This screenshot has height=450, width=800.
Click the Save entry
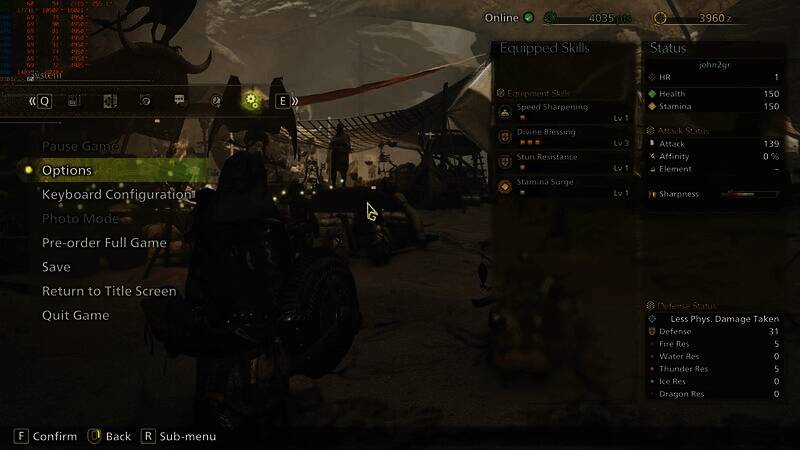56,267
